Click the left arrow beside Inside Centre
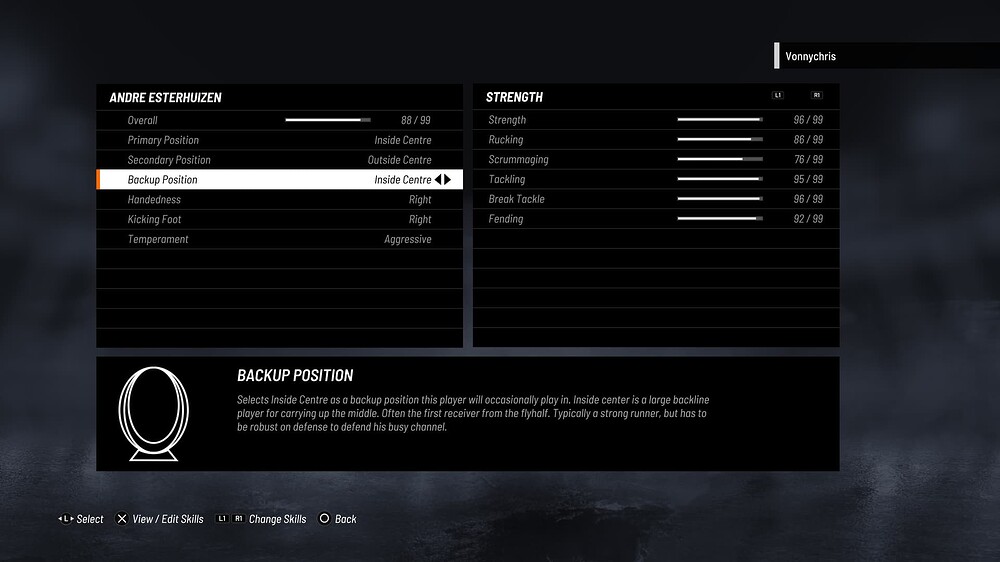 [439, 180]
